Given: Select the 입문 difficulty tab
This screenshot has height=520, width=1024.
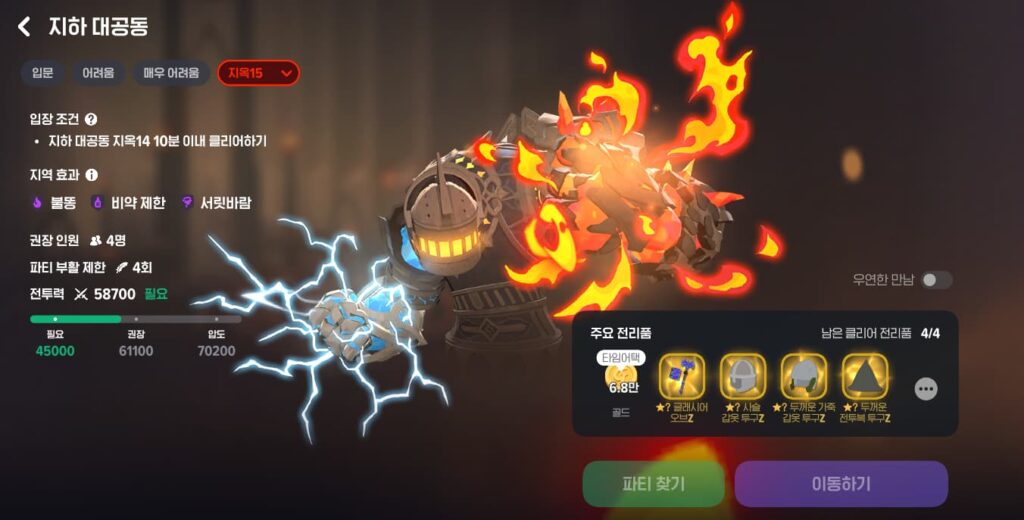Looking at the screenshot, I should [x=42, y=73].
